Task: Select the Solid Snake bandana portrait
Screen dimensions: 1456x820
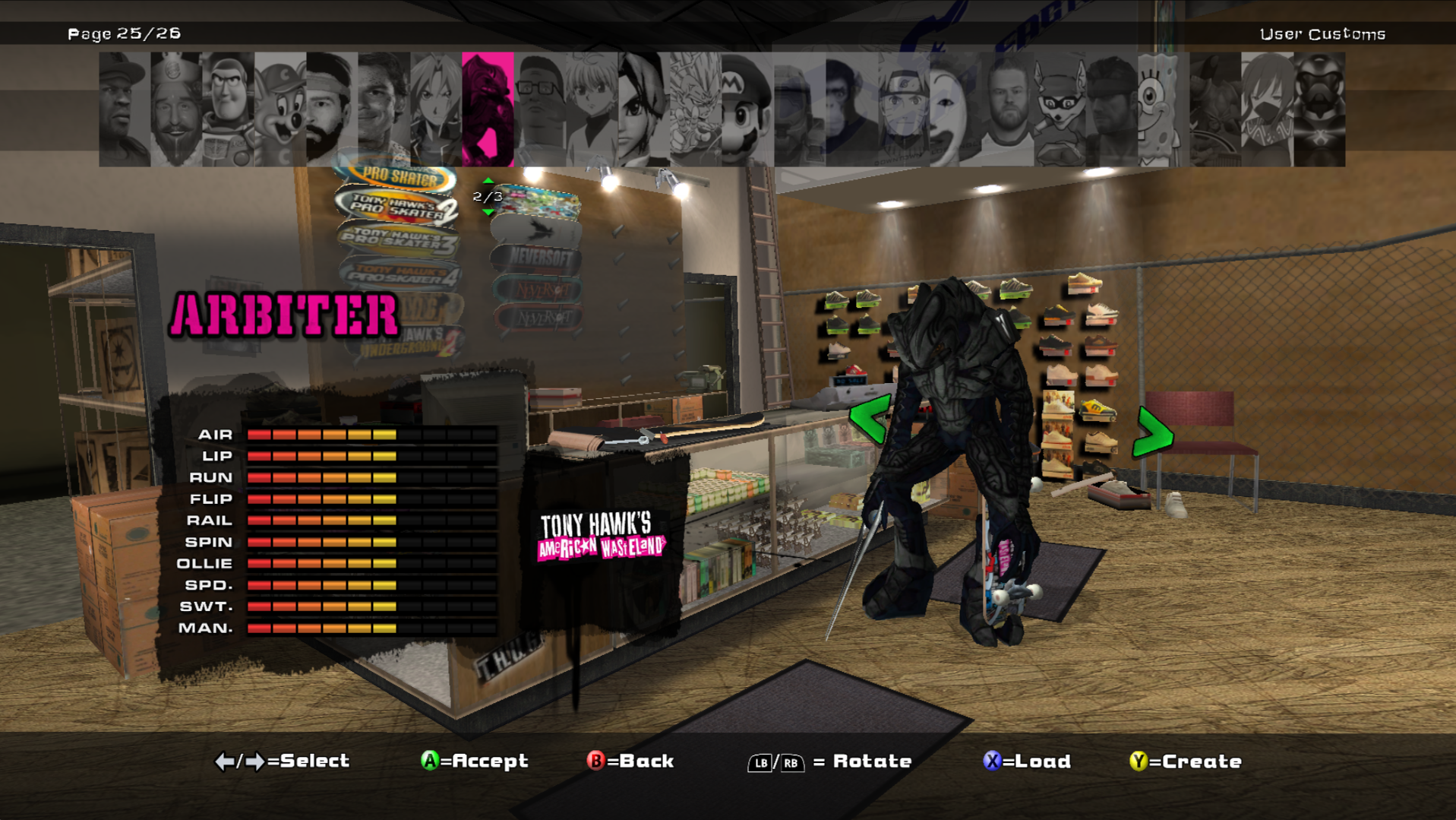Action: (x=1110, y=109)
